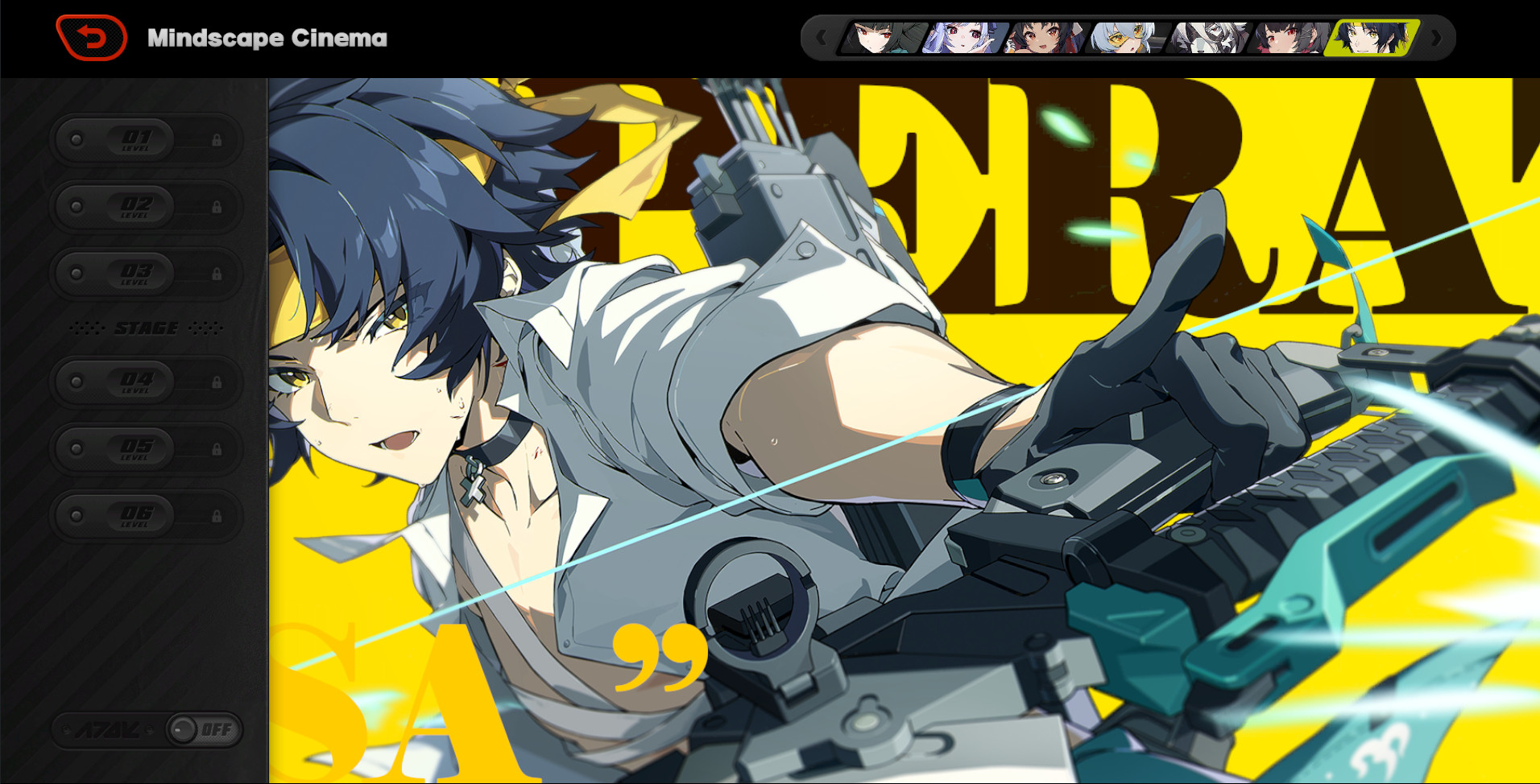Toggle the OFF switch at bottom left

[202, 728]
